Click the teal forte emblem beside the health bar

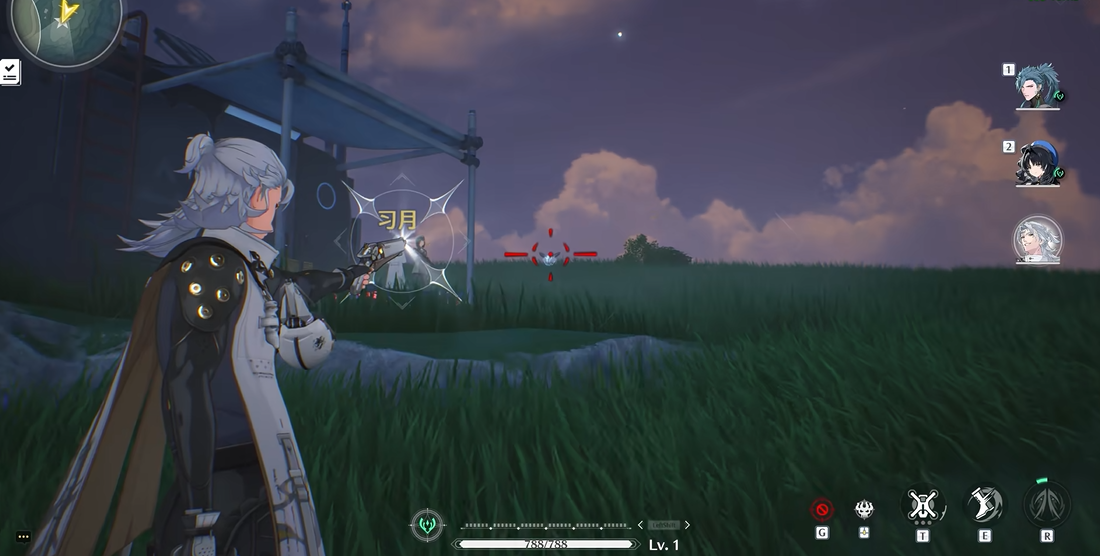(x=428, y=524)
